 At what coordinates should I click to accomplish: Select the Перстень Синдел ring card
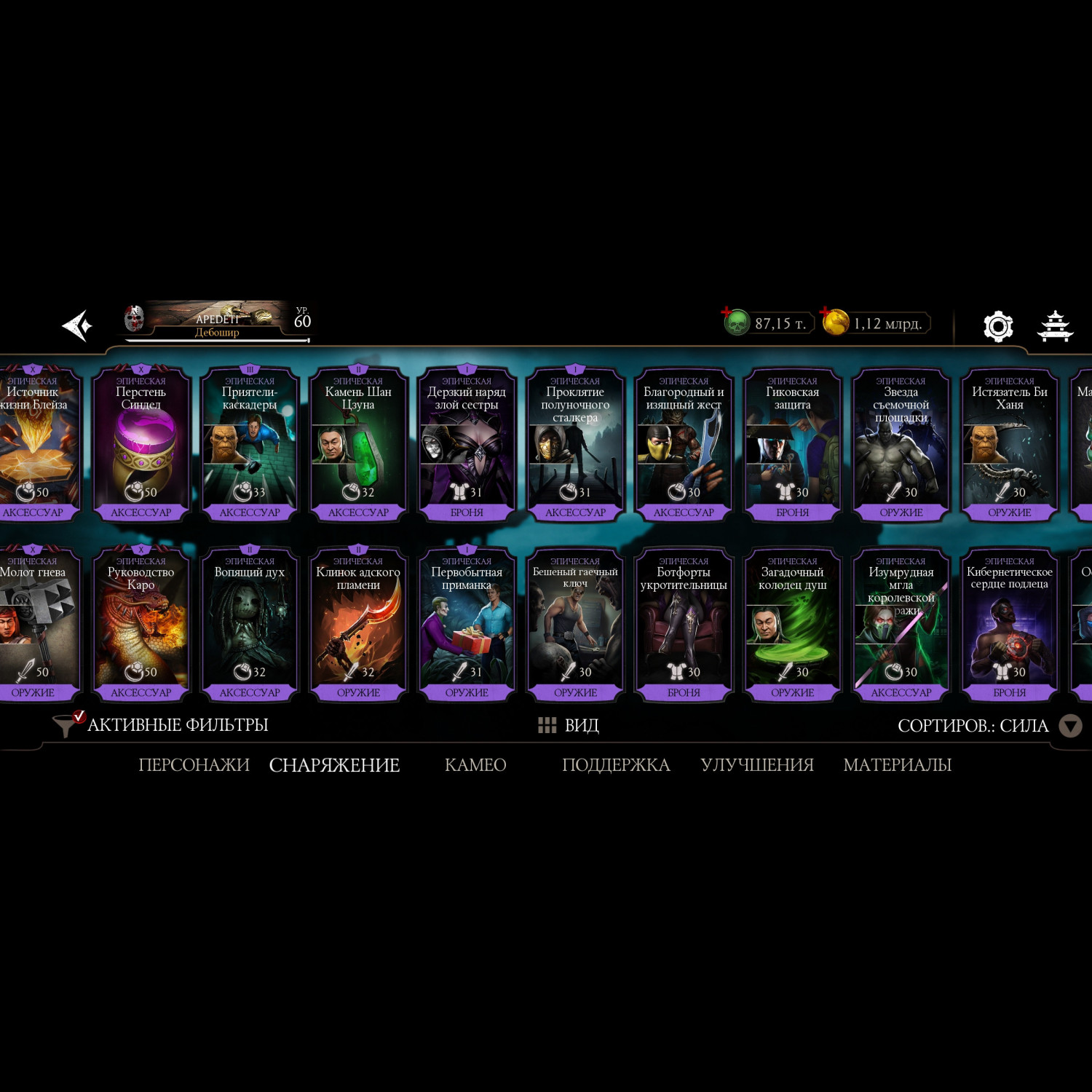pos(141,445)
